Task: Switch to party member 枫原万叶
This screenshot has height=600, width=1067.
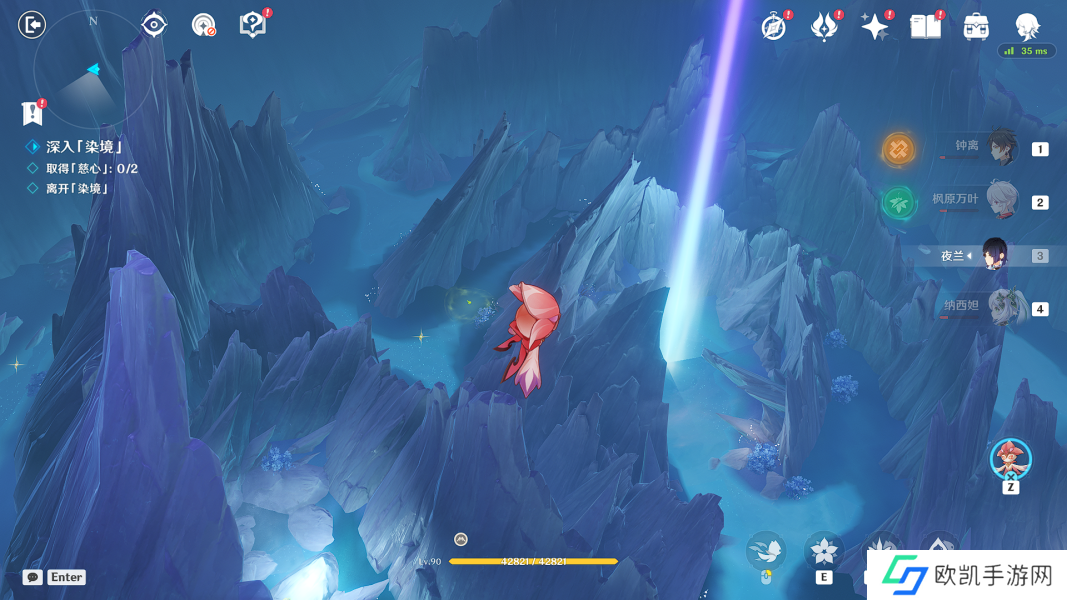Action: (998, 201)
